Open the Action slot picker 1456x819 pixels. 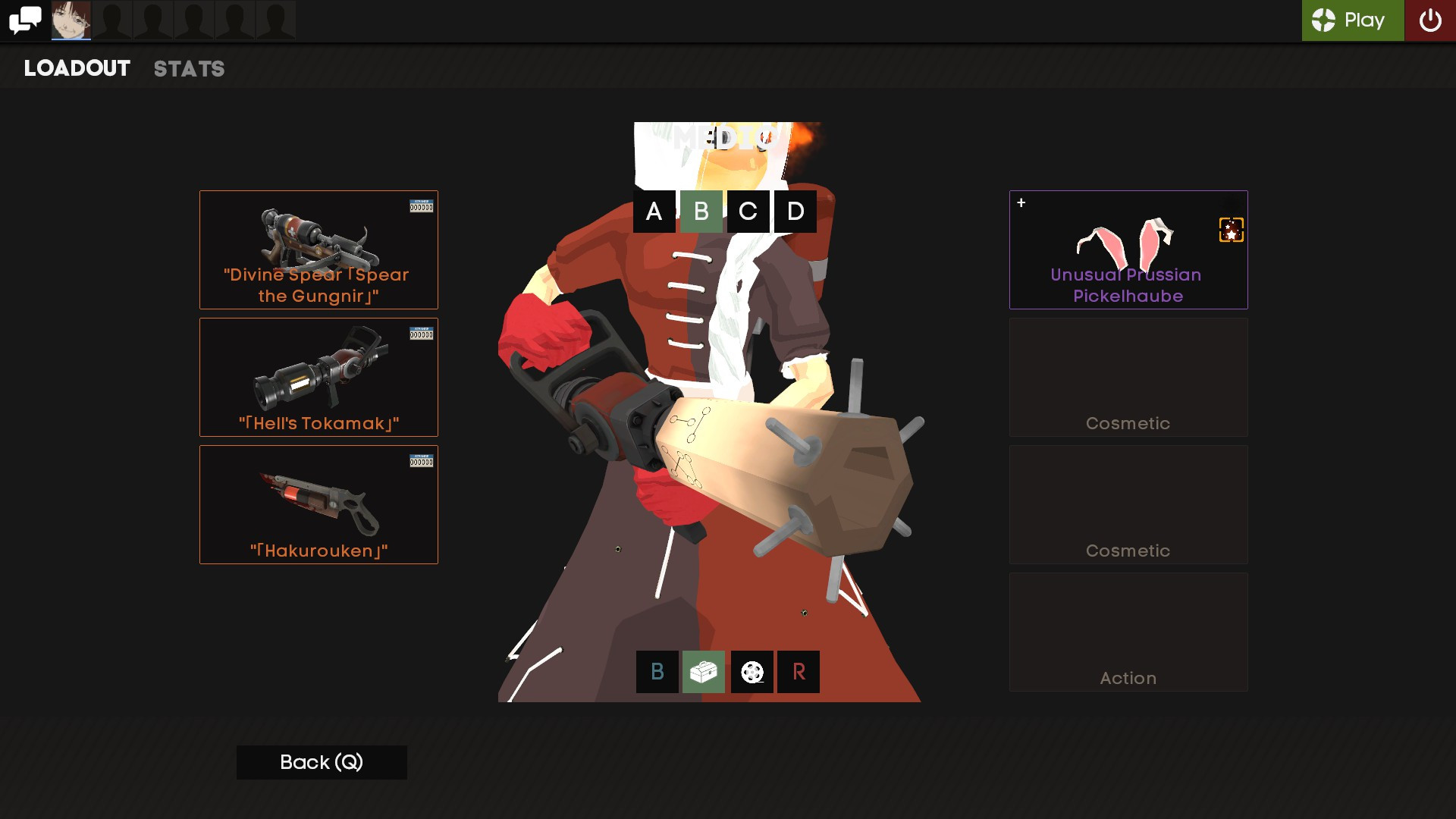pos(1128,632)
